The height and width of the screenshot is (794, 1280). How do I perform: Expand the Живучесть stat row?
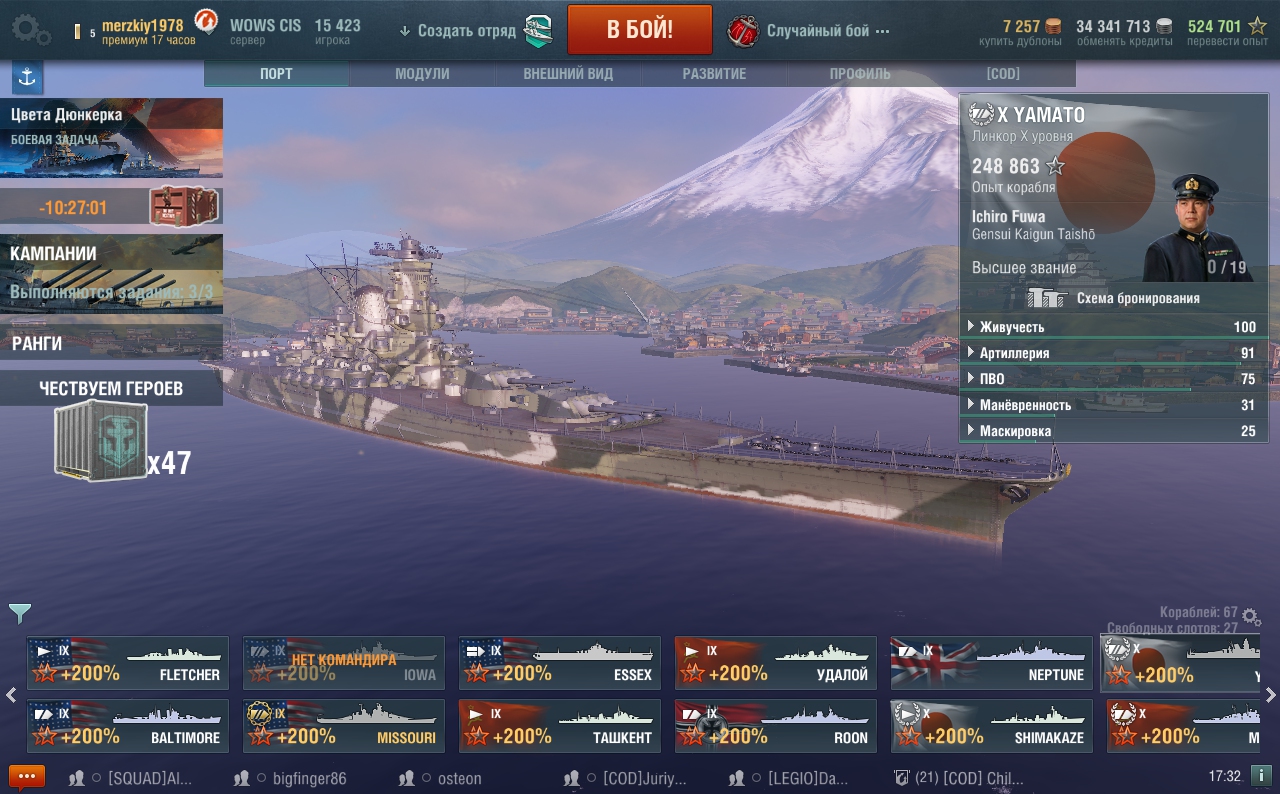[1112, 327]
